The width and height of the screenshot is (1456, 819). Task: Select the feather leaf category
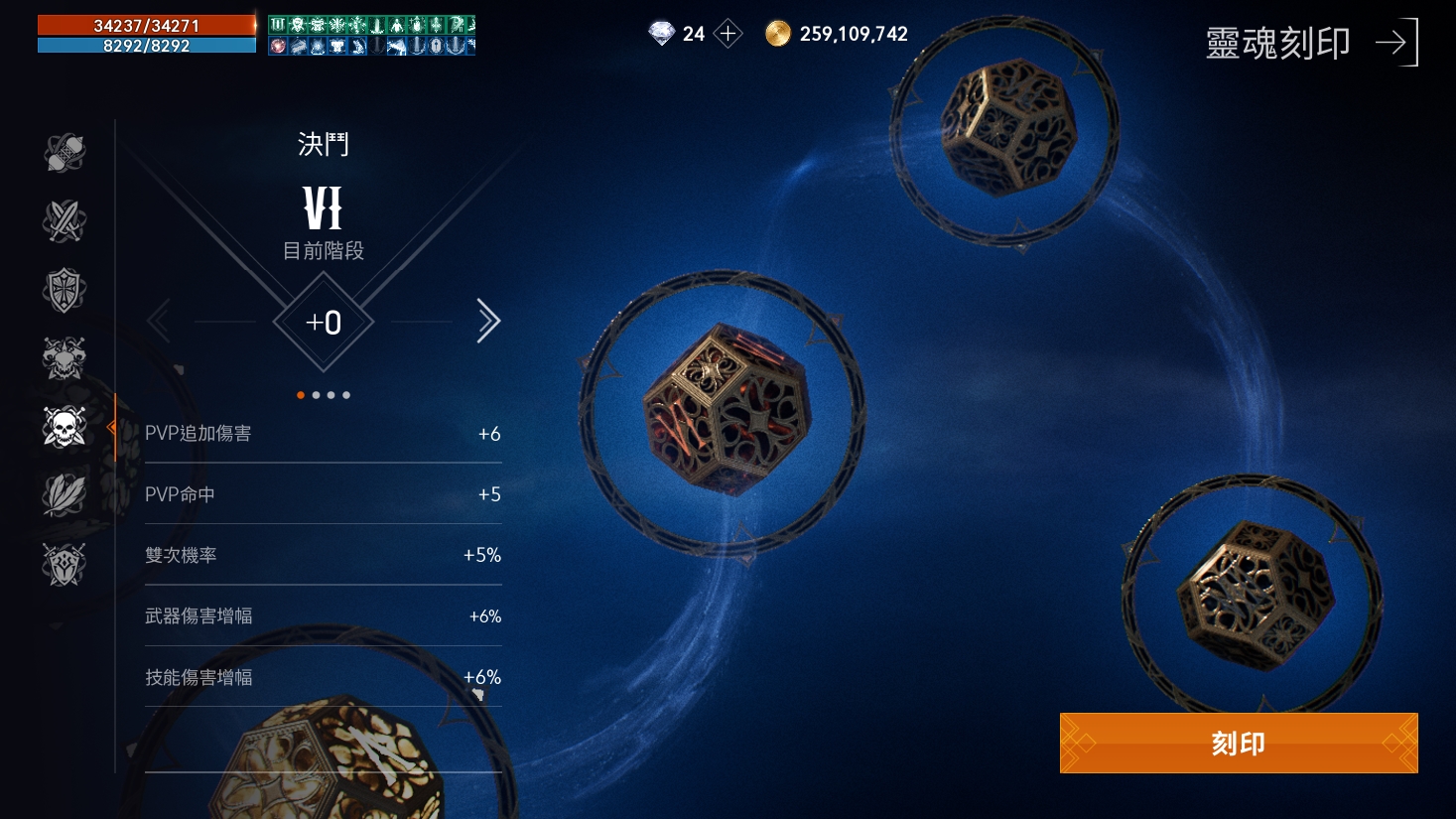pos(65,495)
